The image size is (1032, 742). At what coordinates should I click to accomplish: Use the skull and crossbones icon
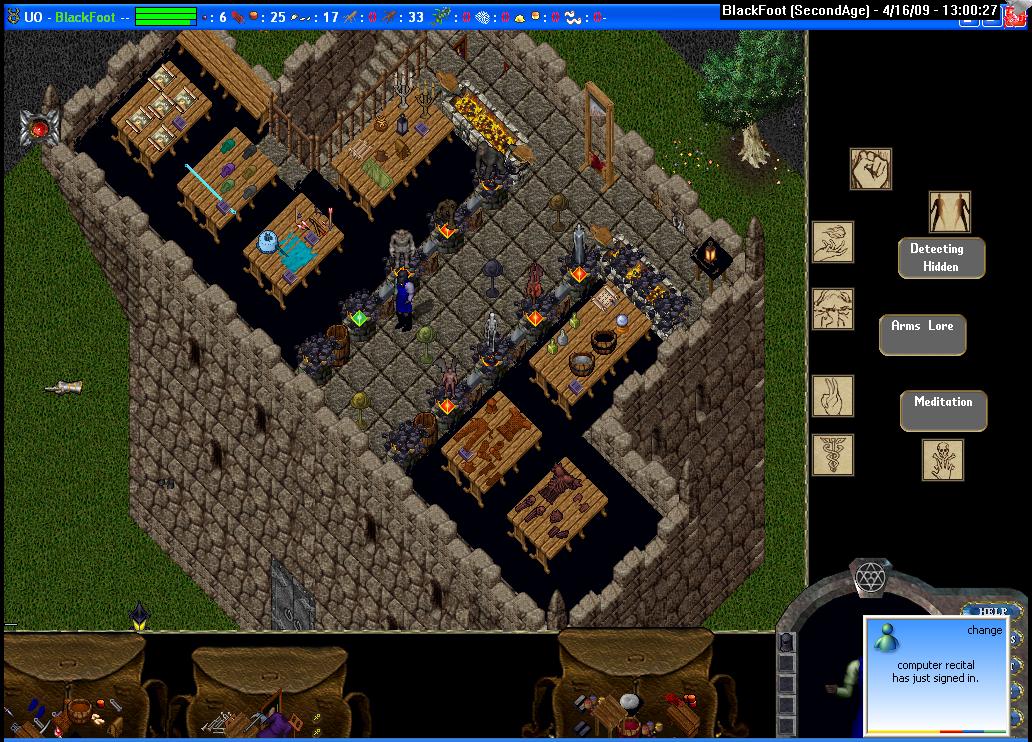(942, 460)
